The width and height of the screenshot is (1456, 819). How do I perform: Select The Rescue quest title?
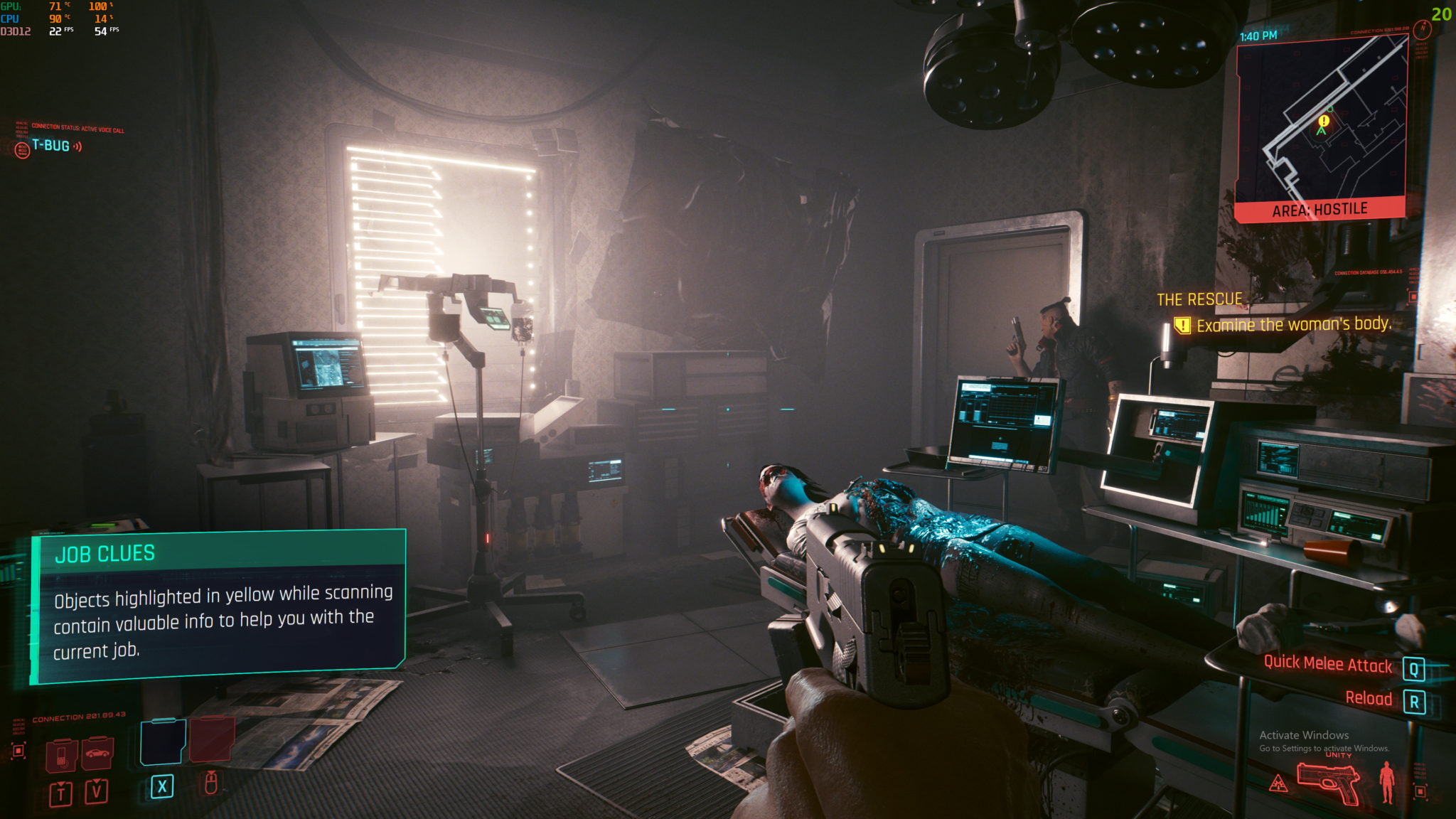1199,300
